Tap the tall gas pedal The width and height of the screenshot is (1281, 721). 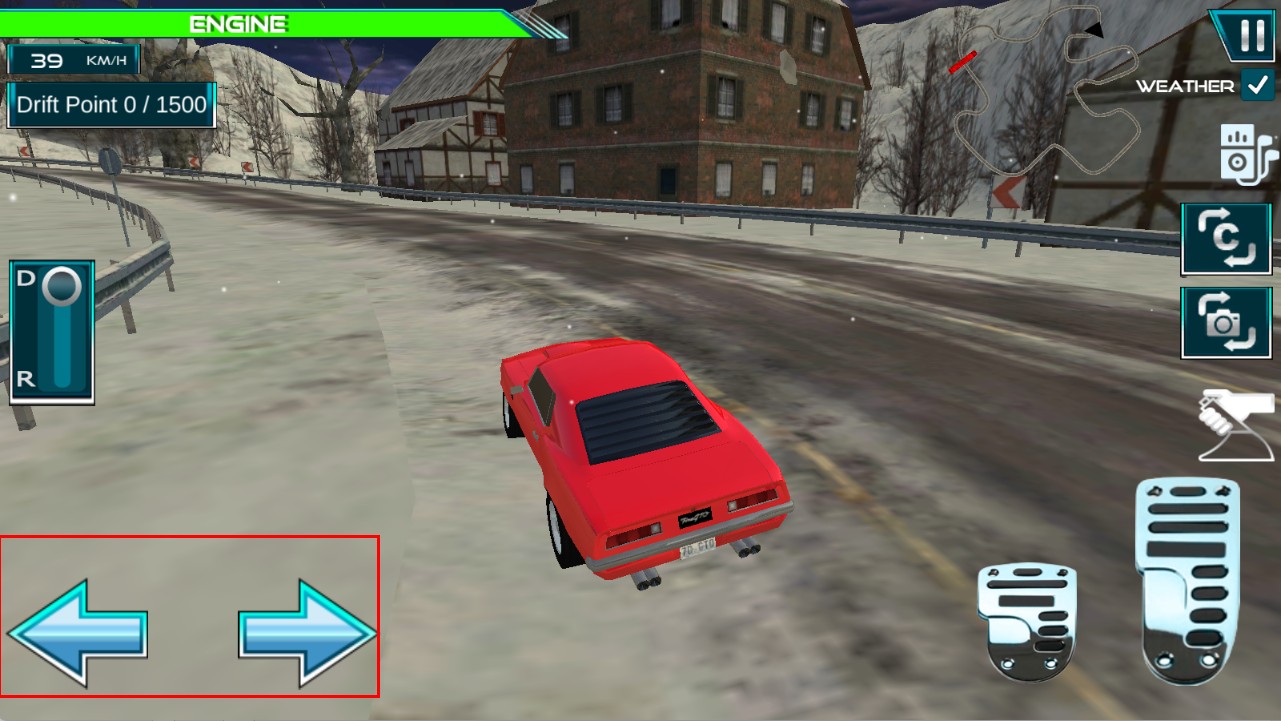(x=1187, y=581)
